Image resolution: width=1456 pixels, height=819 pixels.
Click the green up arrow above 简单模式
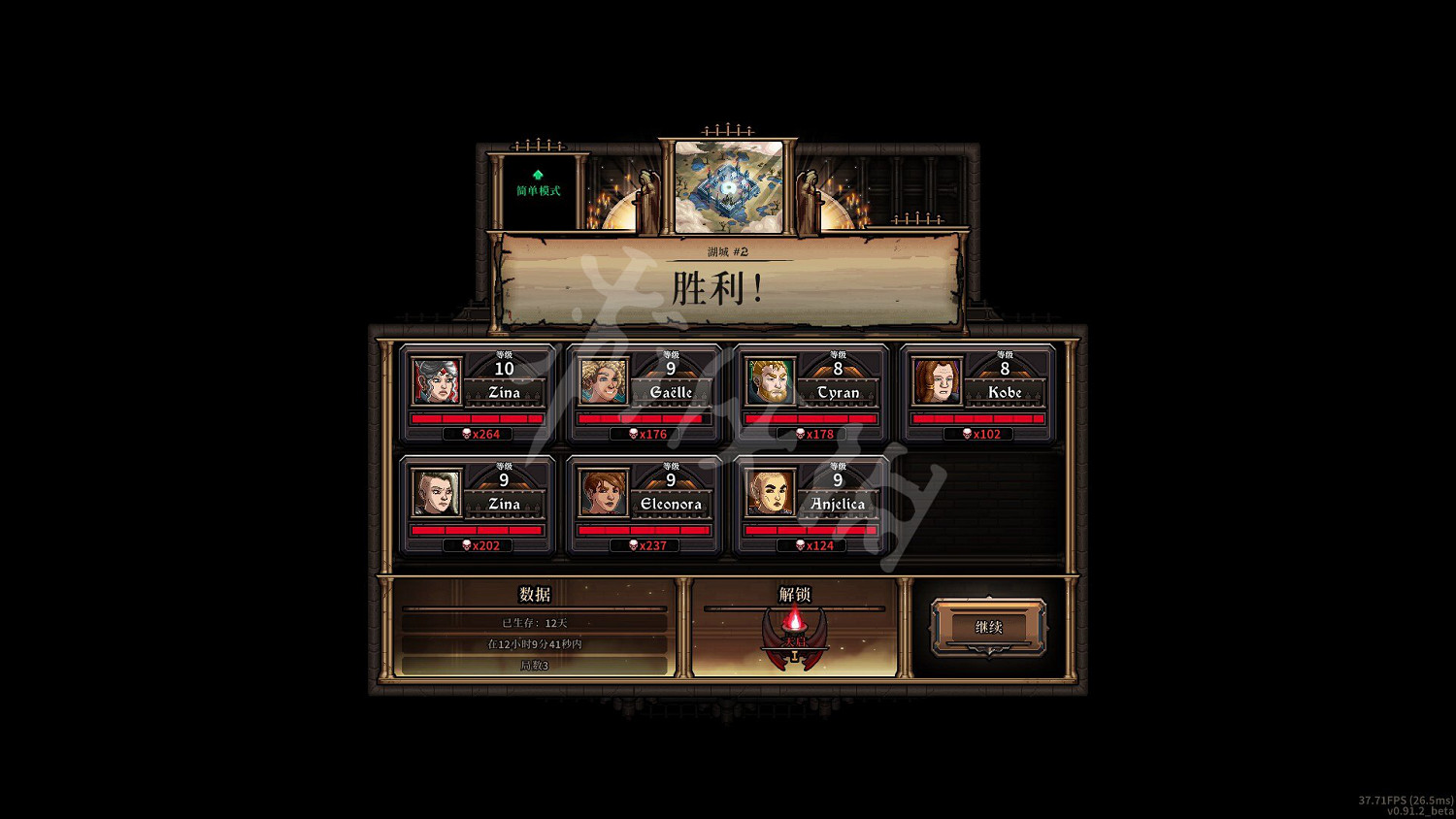tap(538, 173)
